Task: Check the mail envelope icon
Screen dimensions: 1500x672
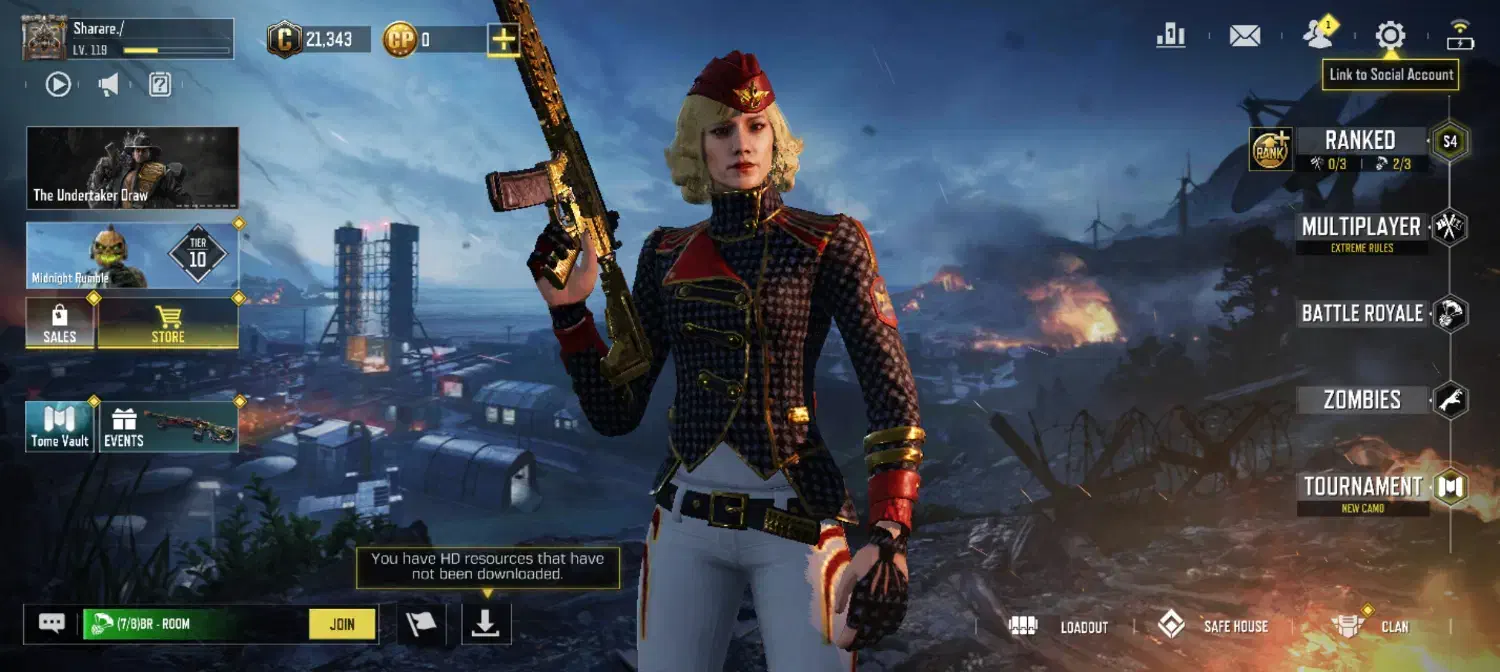Action: tap(1244, 36)
